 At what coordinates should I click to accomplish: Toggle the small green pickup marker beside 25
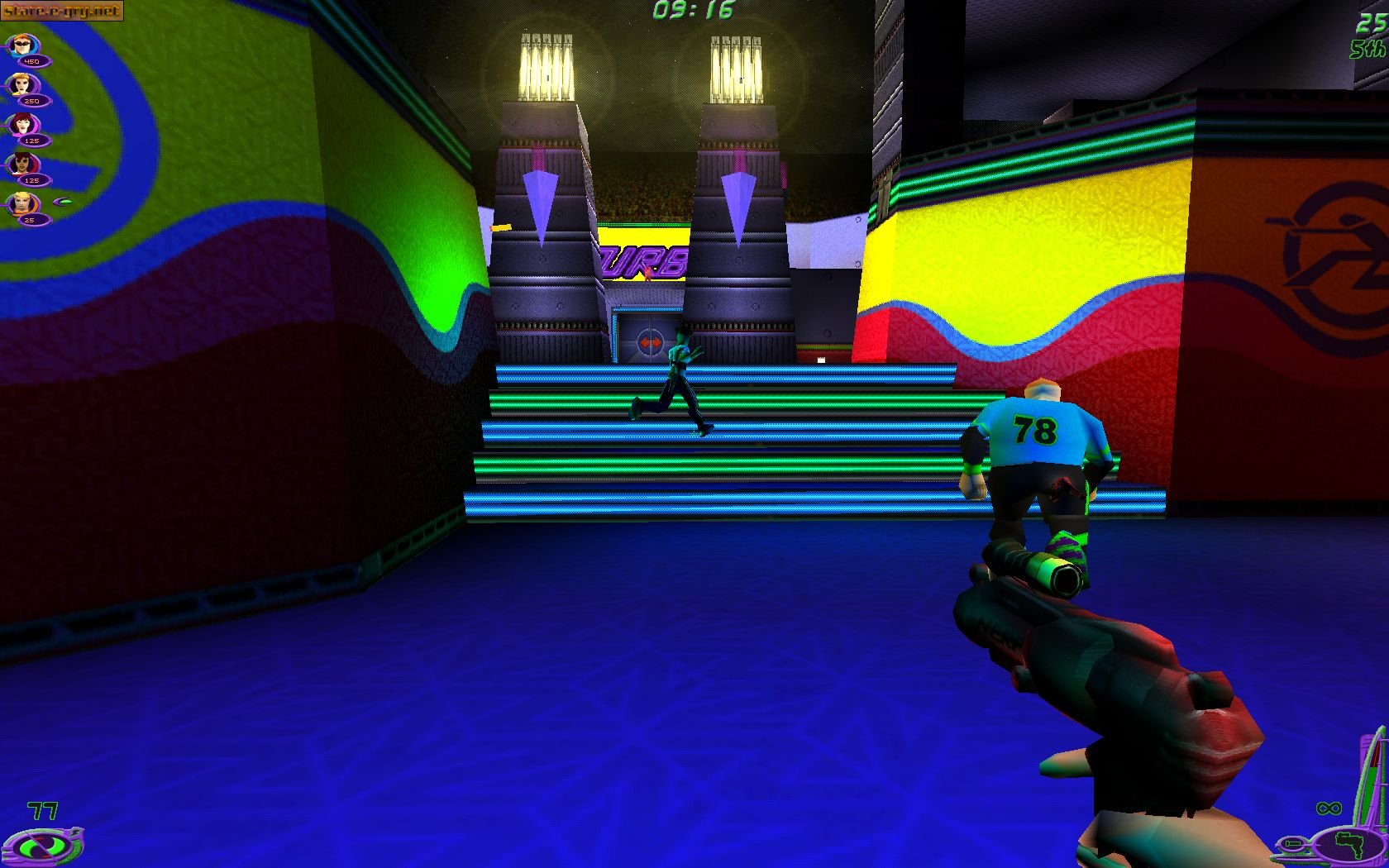point(64,202)
